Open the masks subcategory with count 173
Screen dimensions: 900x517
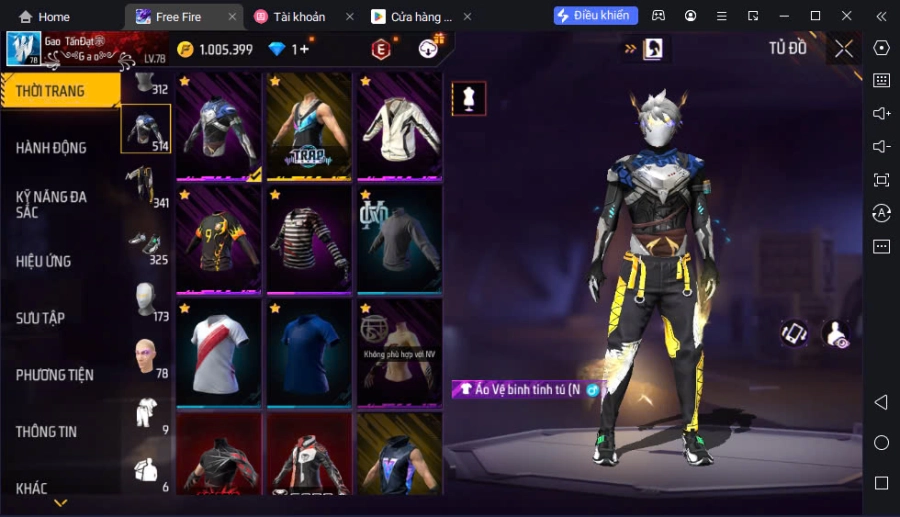(x=147, y=300)
